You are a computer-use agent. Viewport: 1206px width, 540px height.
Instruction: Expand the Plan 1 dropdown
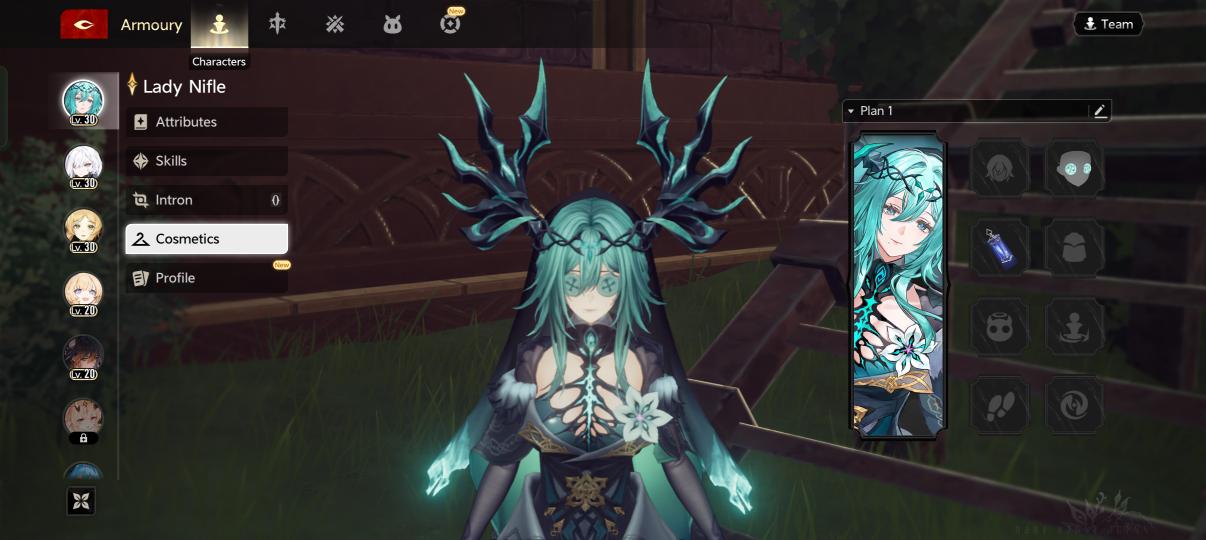tap(851, 111)
